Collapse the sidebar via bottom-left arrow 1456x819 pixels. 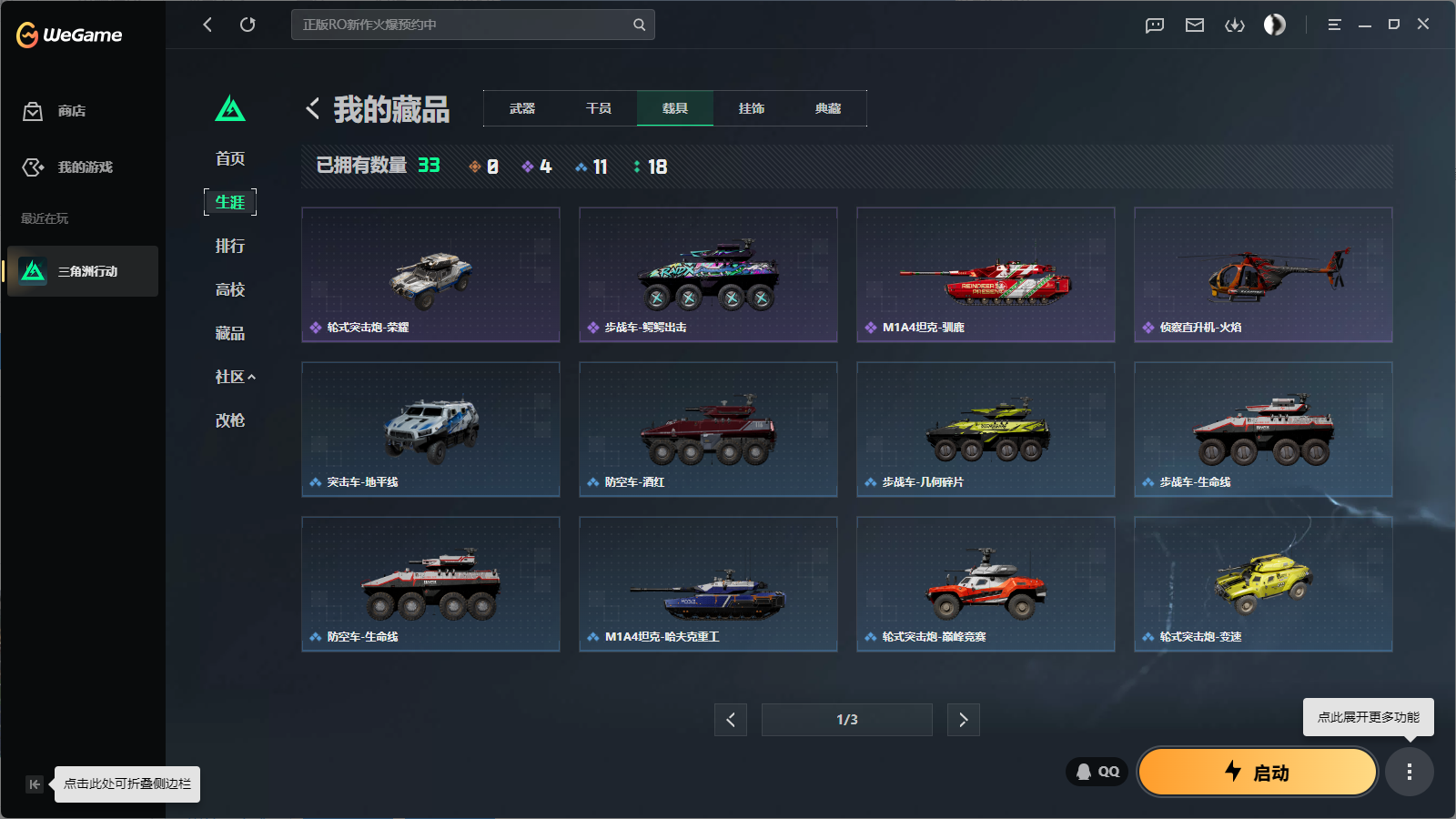pyautogui.click(x=35, y=784)
